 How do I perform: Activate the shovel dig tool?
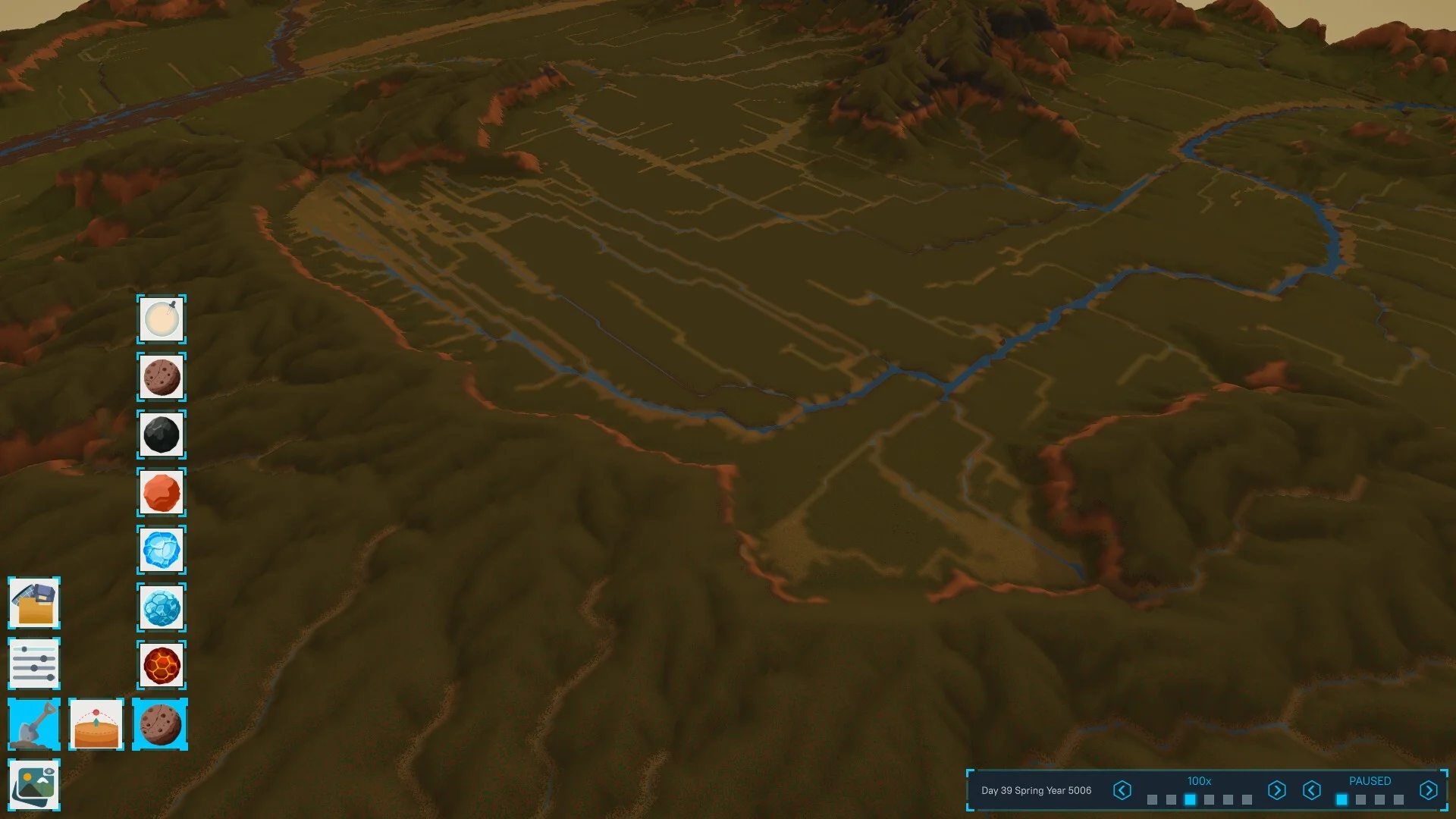point(34,724)
